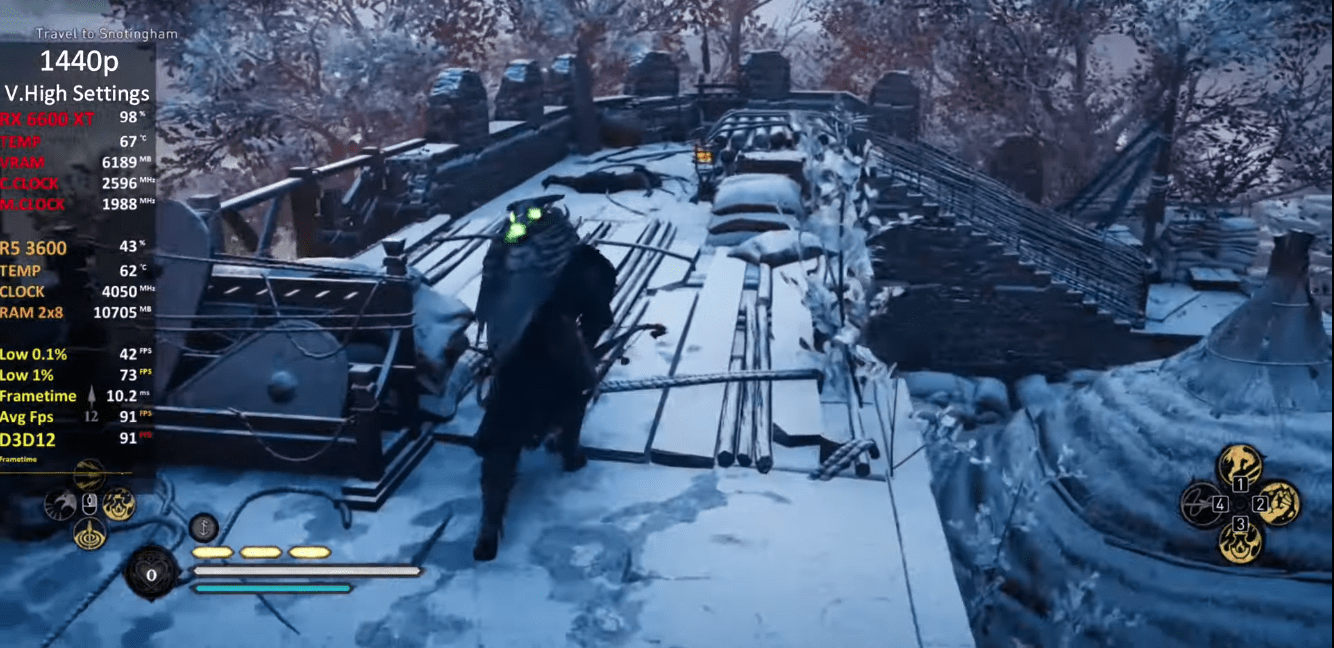The width and height of the screenshot is (1334, 648).
Task: Click the heart-shaped rations icon
Action: 151,574
